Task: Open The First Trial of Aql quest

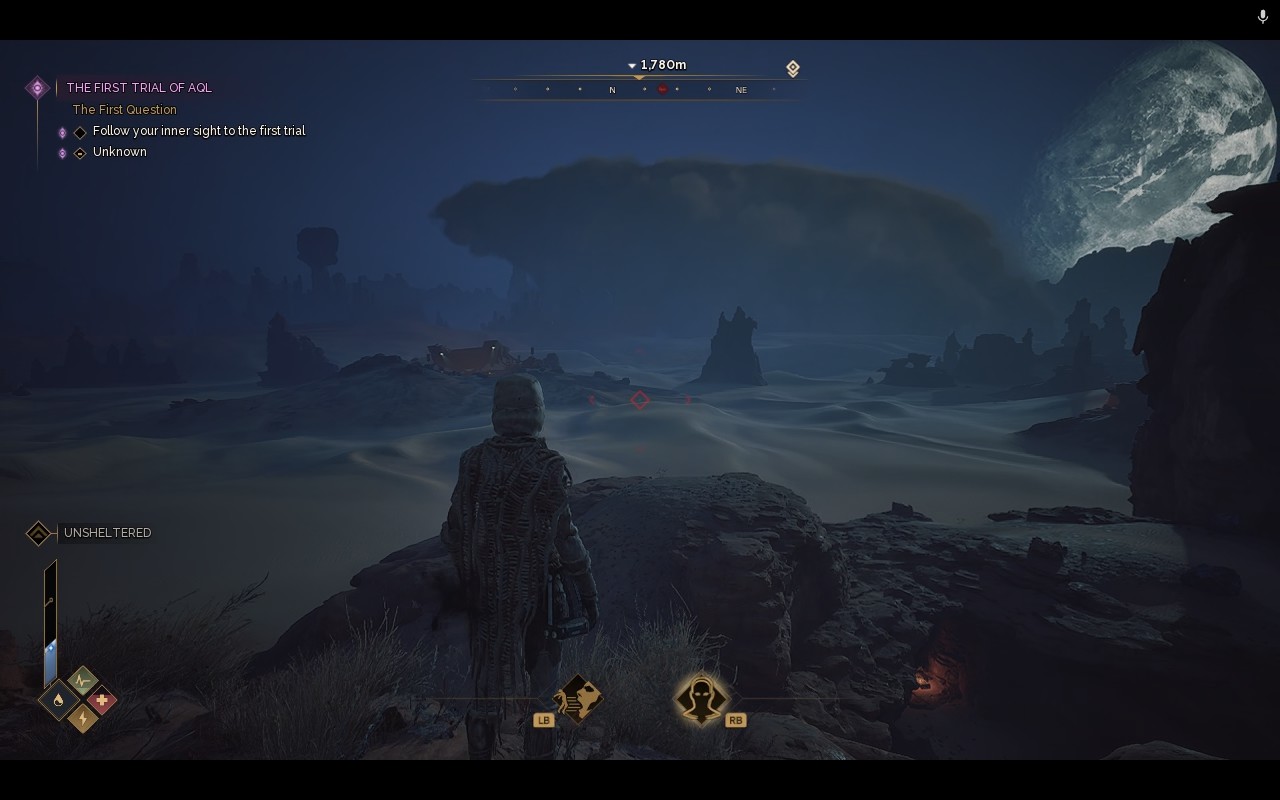Action: pos(139,88)
